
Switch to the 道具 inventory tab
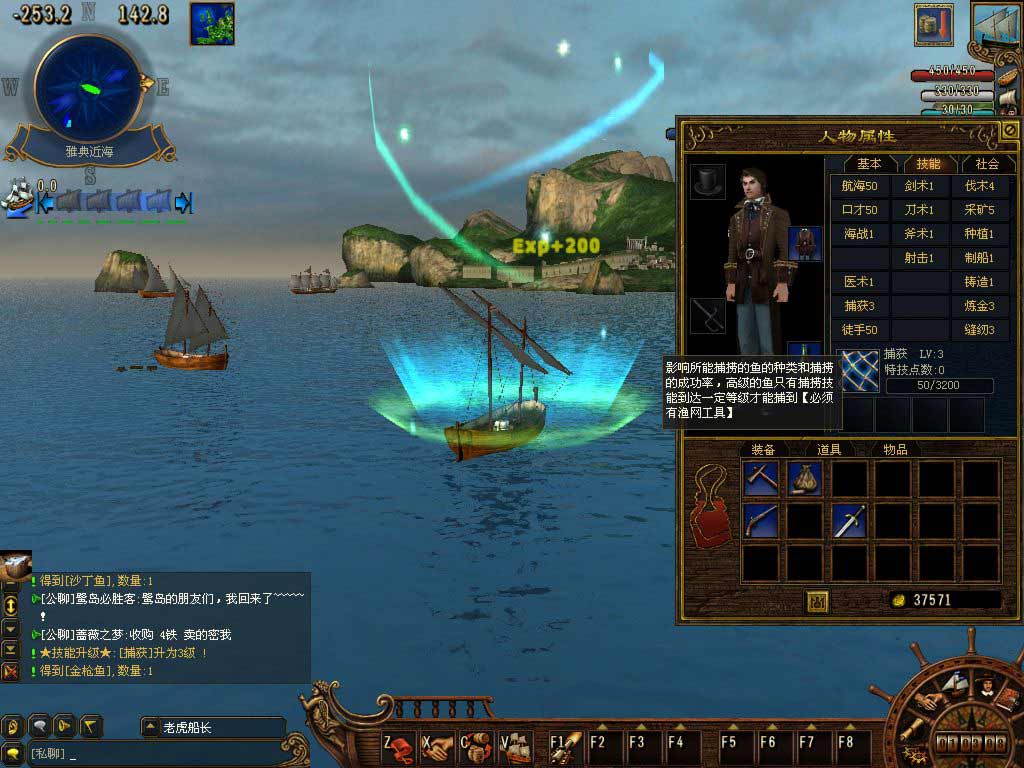coord(828,450)
